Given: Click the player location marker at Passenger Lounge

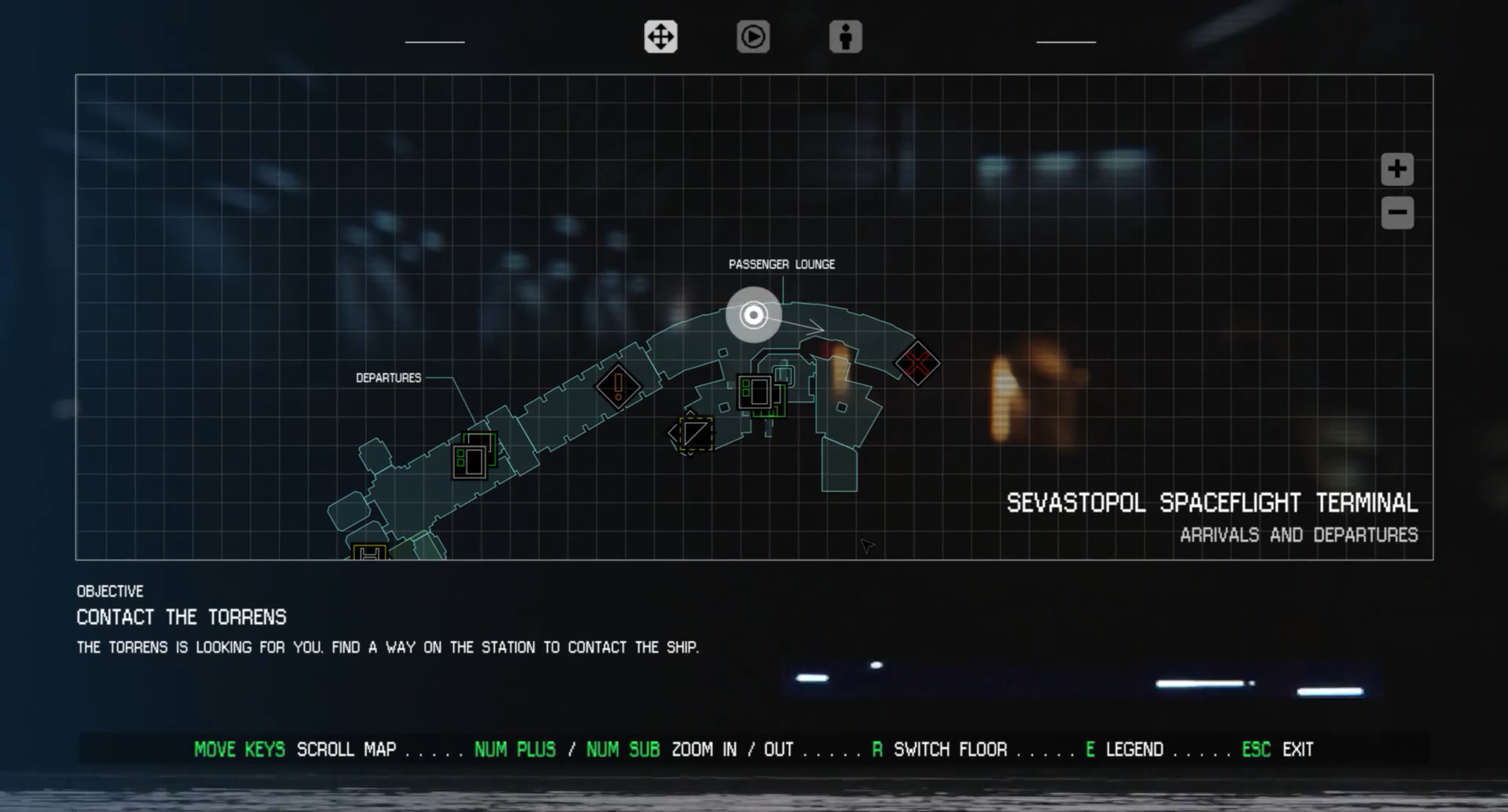Looking at the screenshot, I should (x=753, y=315).
